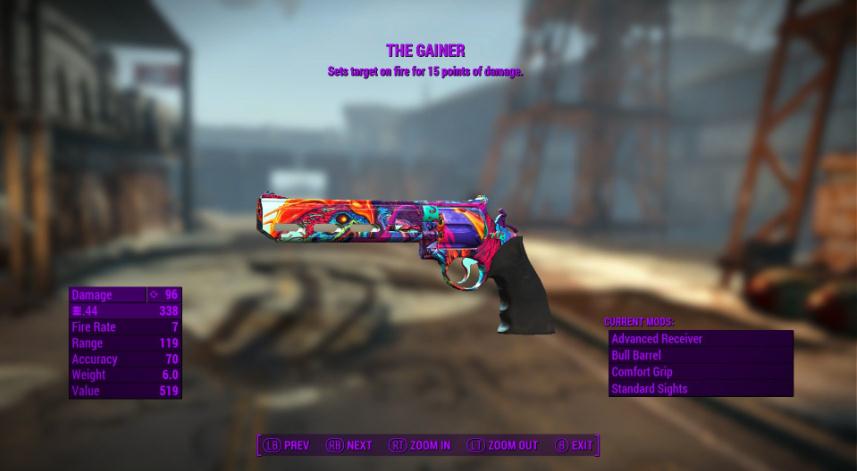This screenshot has width=857, height=471.
Task: Select the Advanced Receiver mod row
Action: point(700,339)
